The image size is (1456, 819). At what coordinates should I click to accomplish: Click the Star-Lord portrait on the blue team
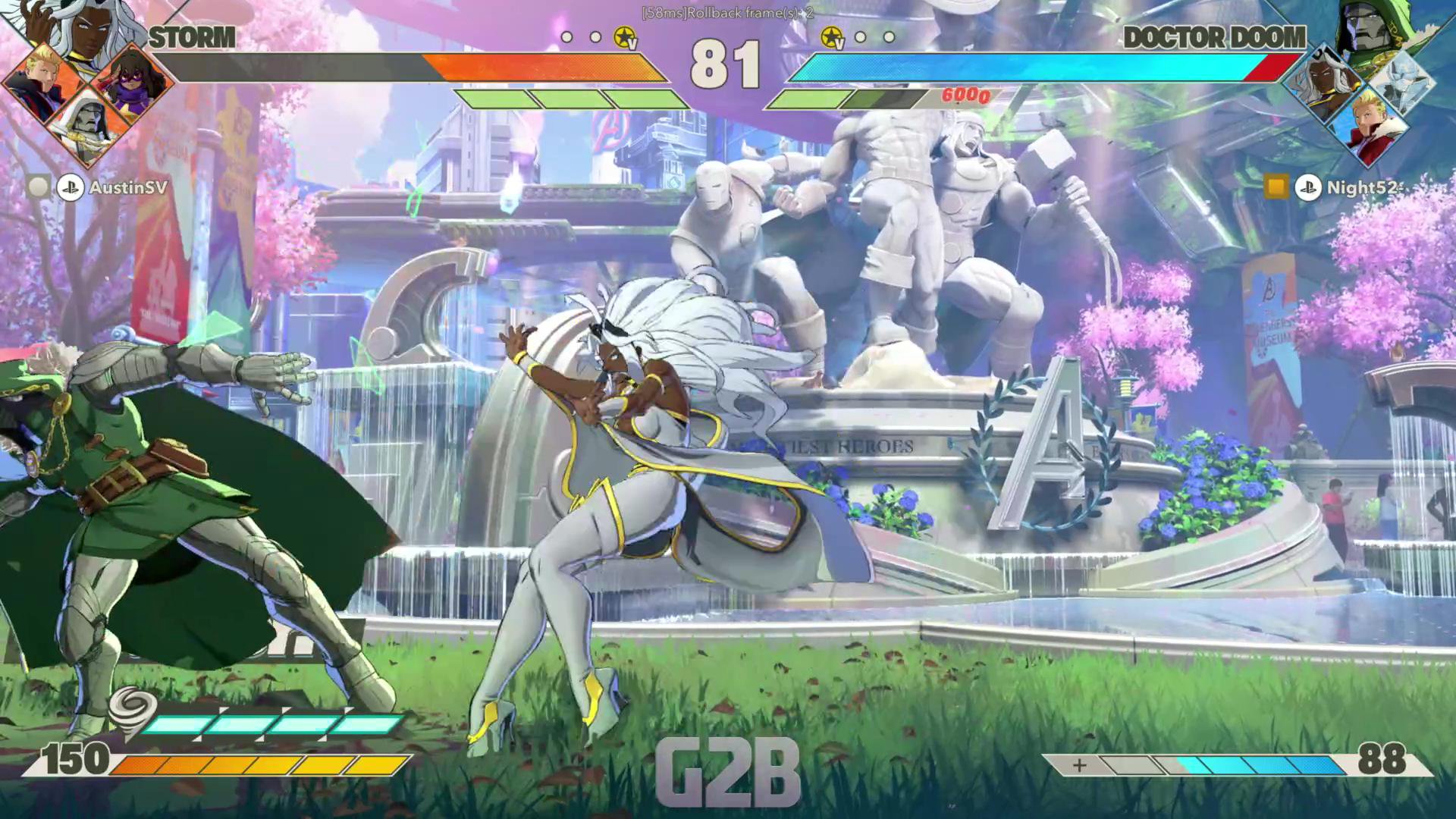pyautogui.click(x=1369, y=125)
